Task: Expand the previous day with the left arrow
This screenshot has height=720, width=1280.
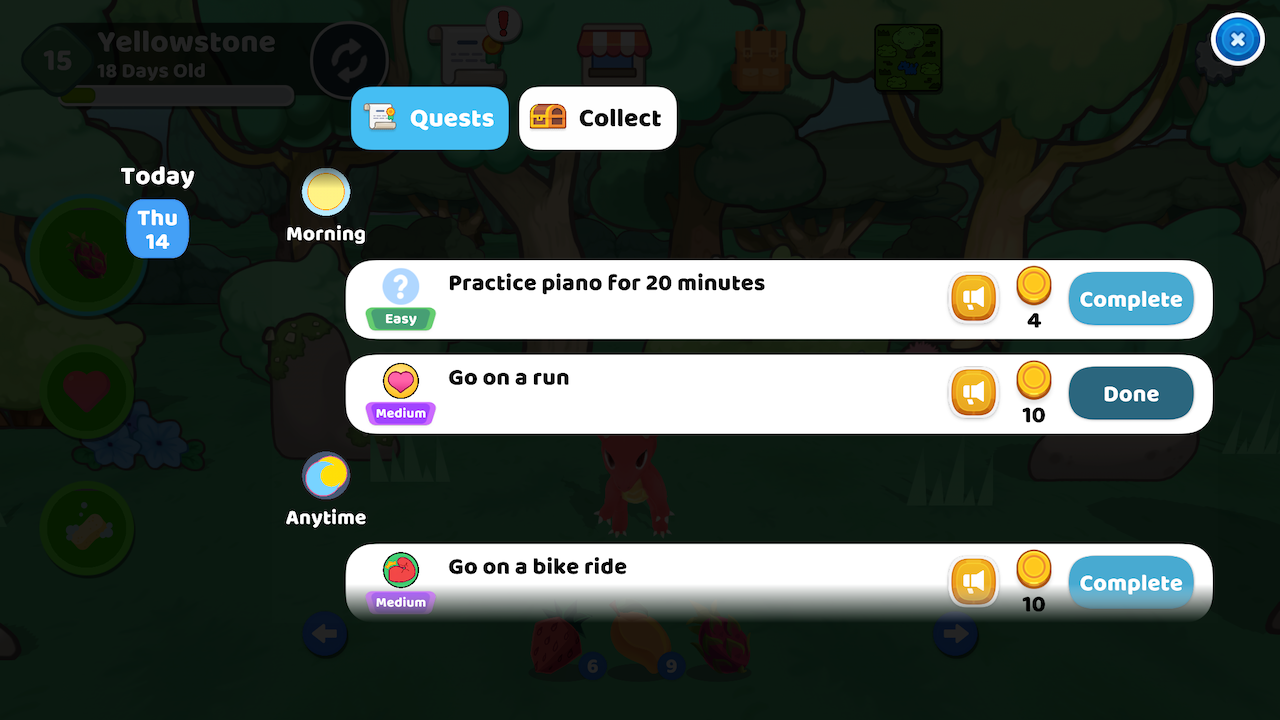Action: coord(325,634)
